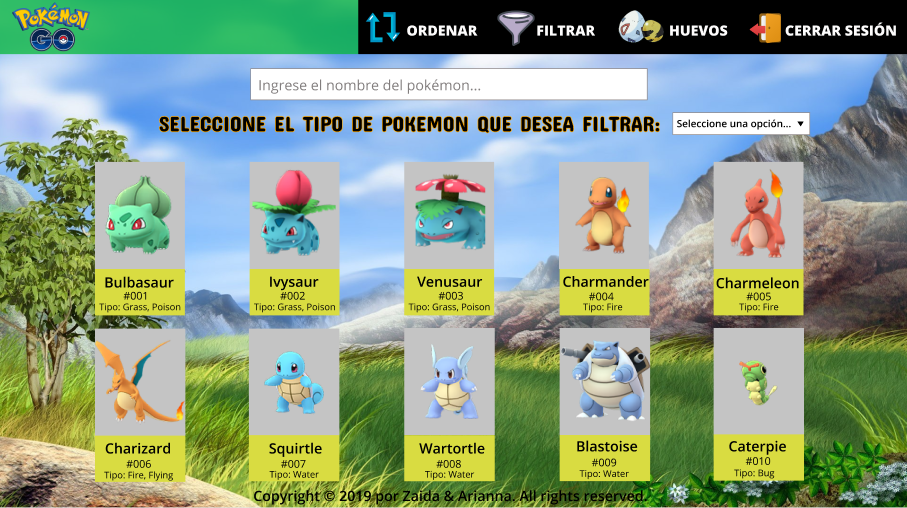The width and height of the screenshot is (907, 508).
Task: Pick the Wartortle card
Action: [x=449, y=404]
